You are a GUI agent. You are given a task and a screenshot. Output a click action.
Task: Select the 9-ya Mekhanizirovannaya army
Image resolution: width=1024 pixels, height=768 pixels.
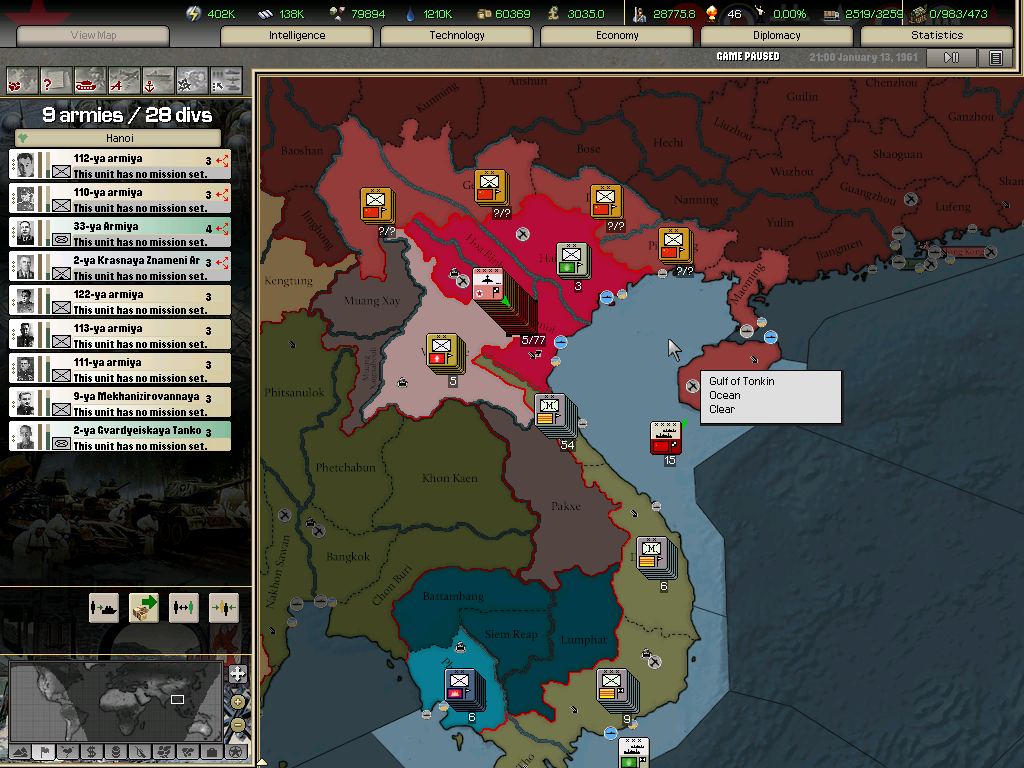point(120,403)
